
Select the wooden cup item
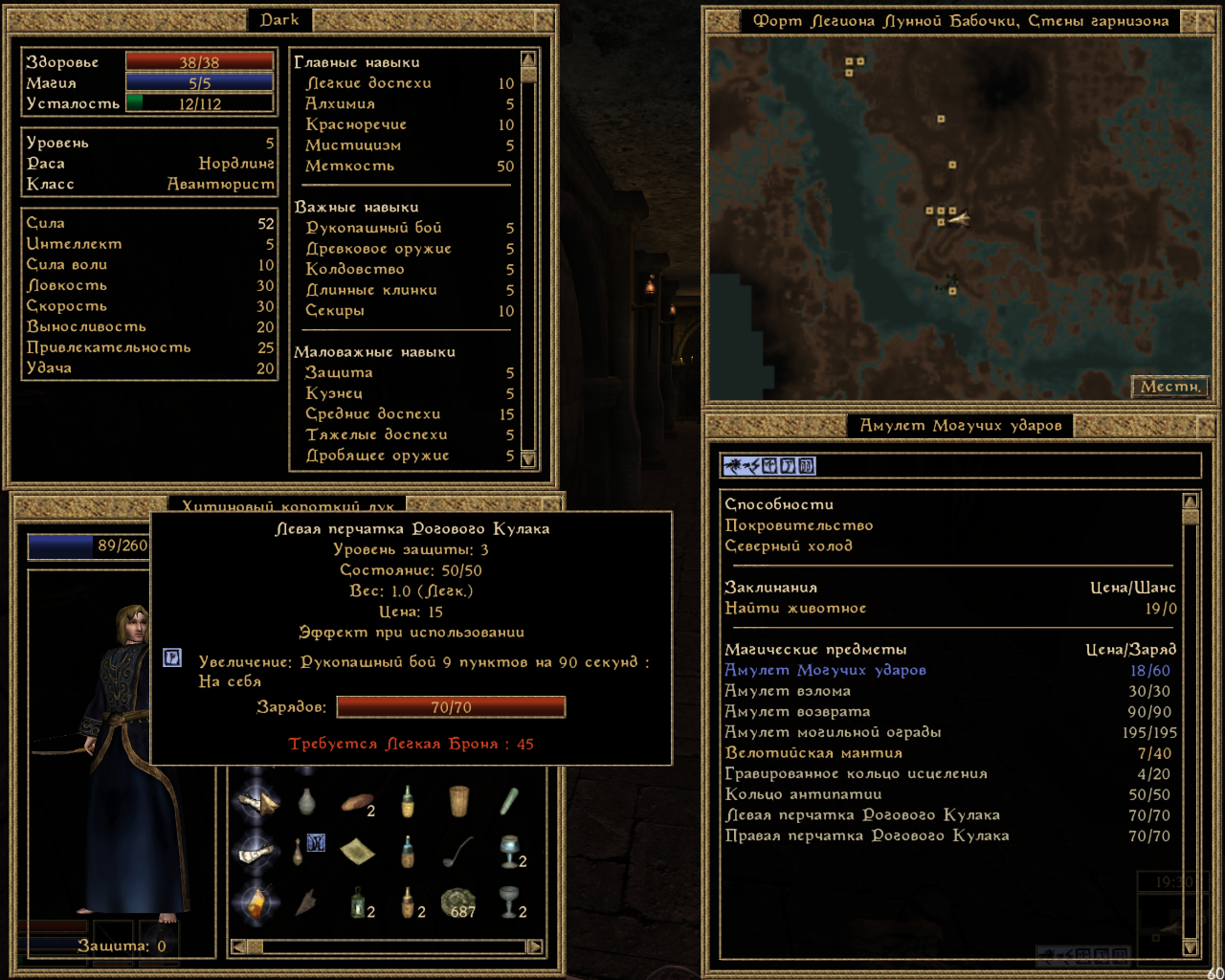click(458, 801)
